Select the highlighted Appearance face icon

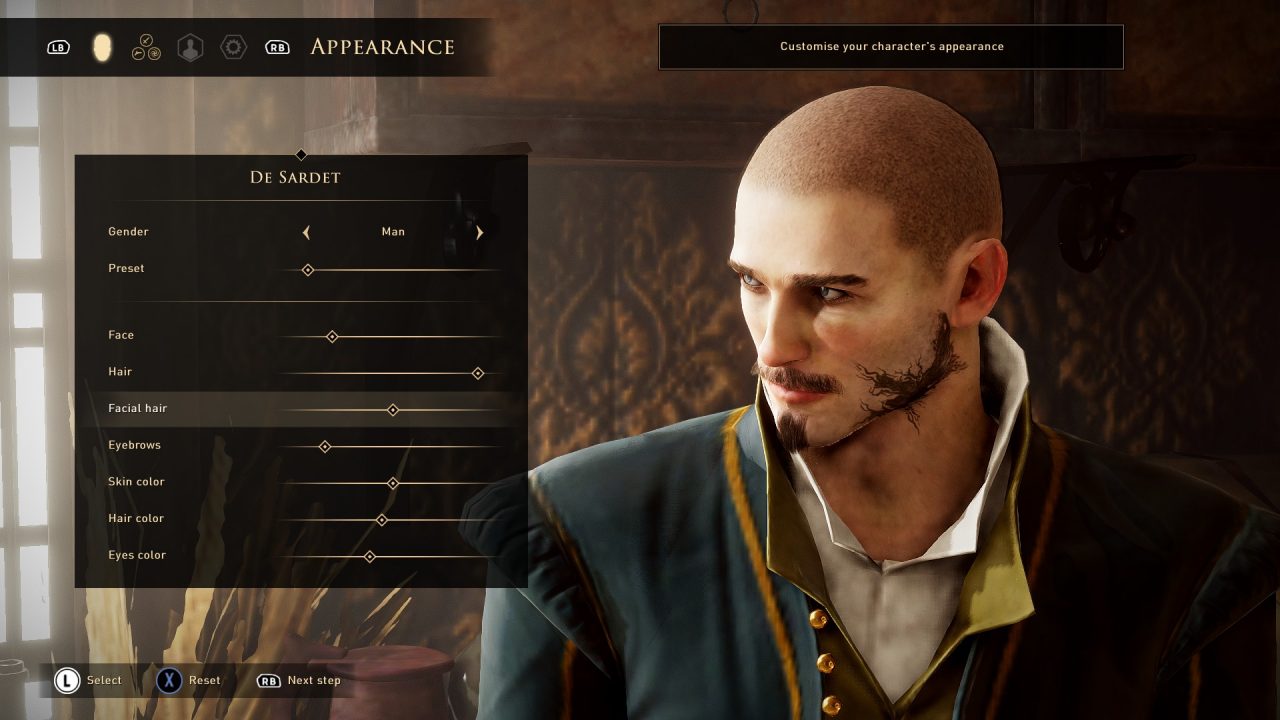coord(101,47)
